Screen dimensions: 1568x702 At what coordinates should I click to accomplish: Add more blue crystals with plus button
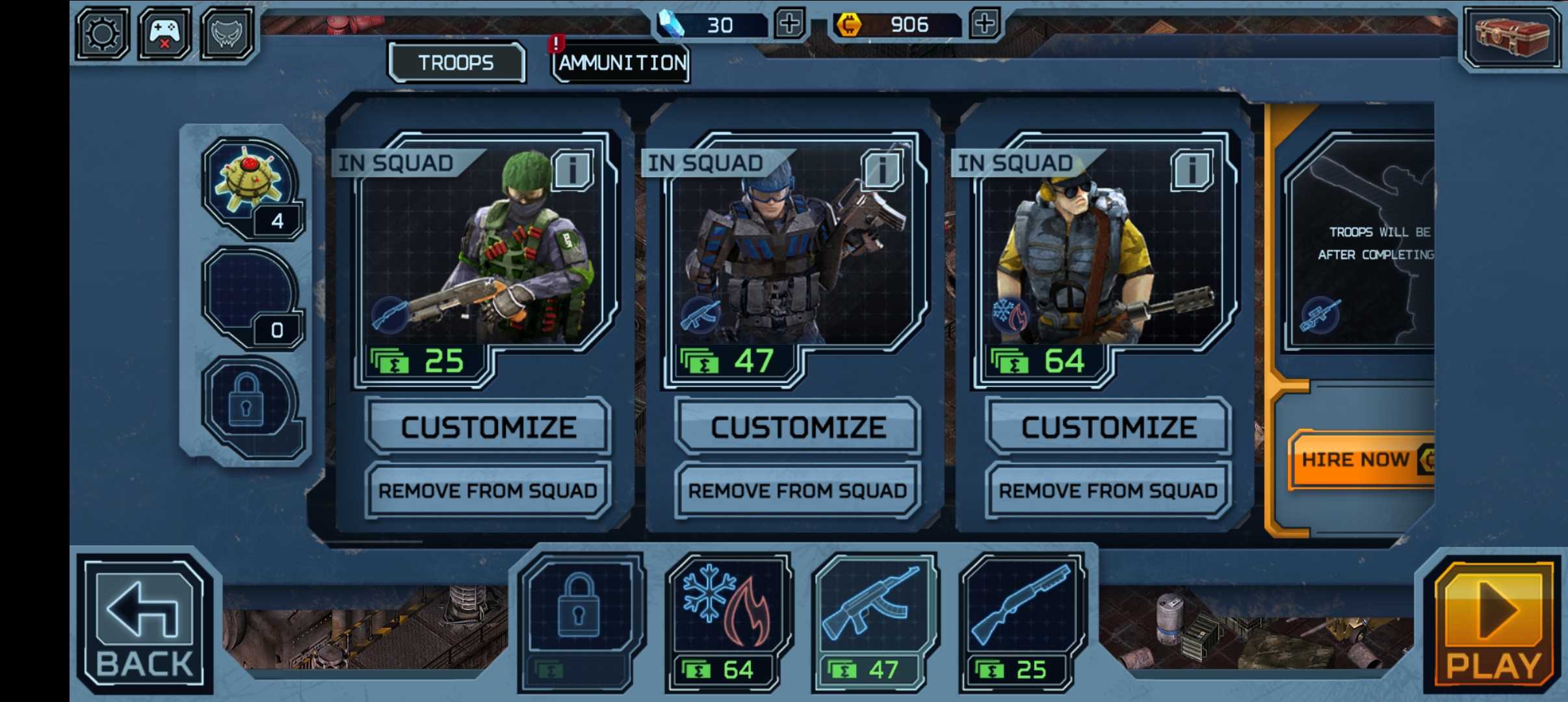789,24
